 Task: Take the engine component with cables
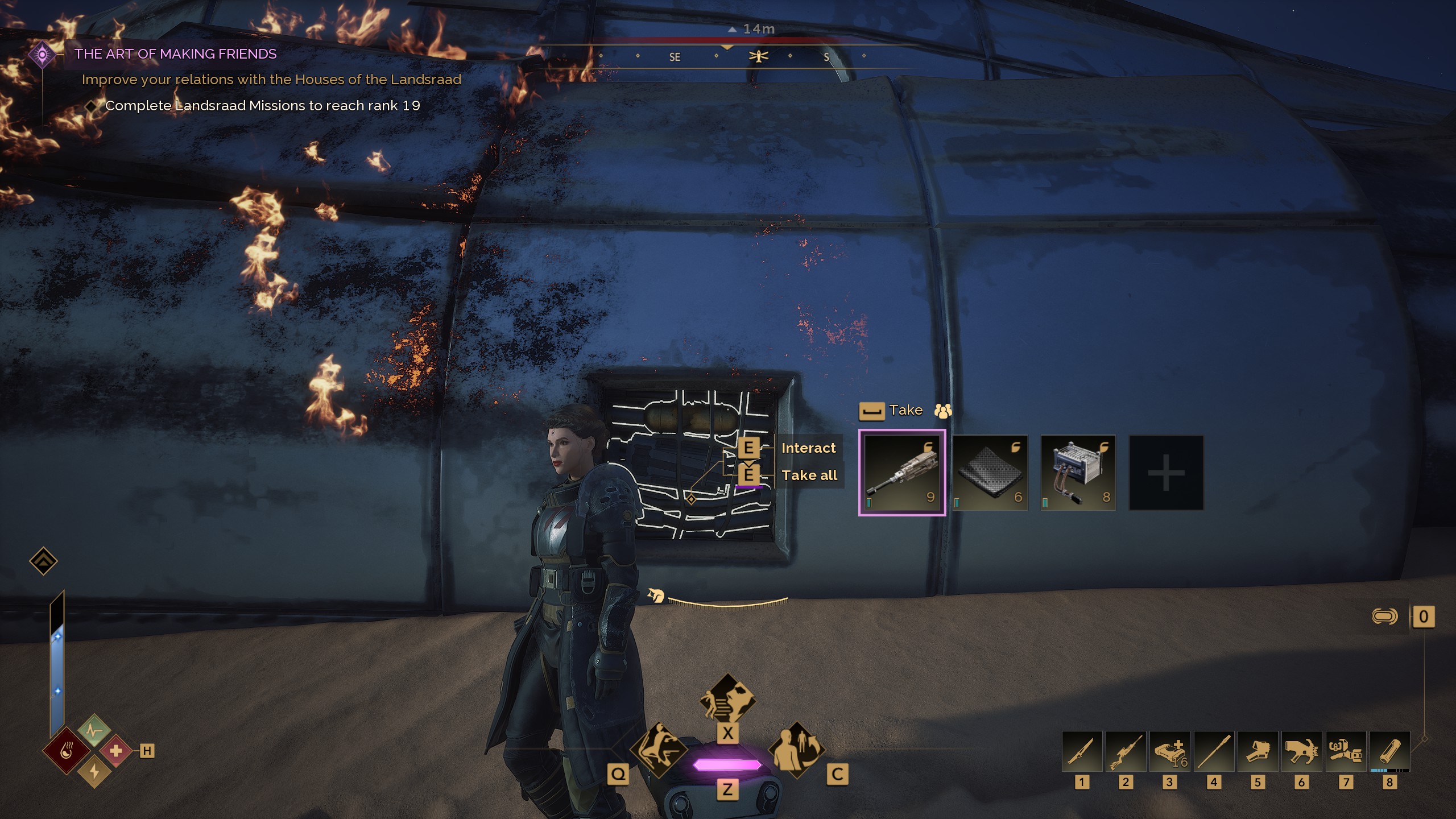coord(1078,473)
